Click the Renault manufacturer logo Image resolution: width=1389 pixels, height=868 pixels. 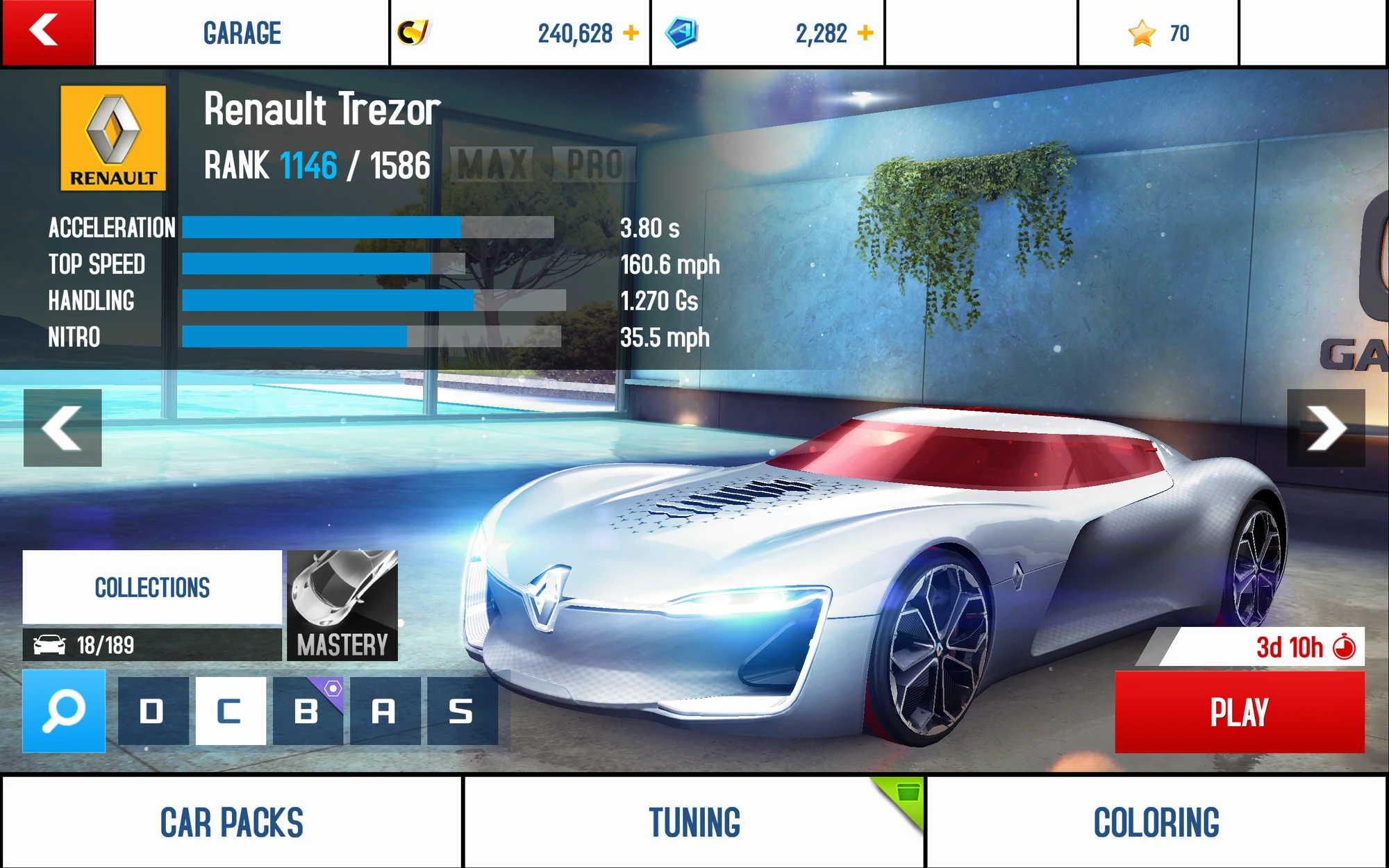(x=113, y=137)
